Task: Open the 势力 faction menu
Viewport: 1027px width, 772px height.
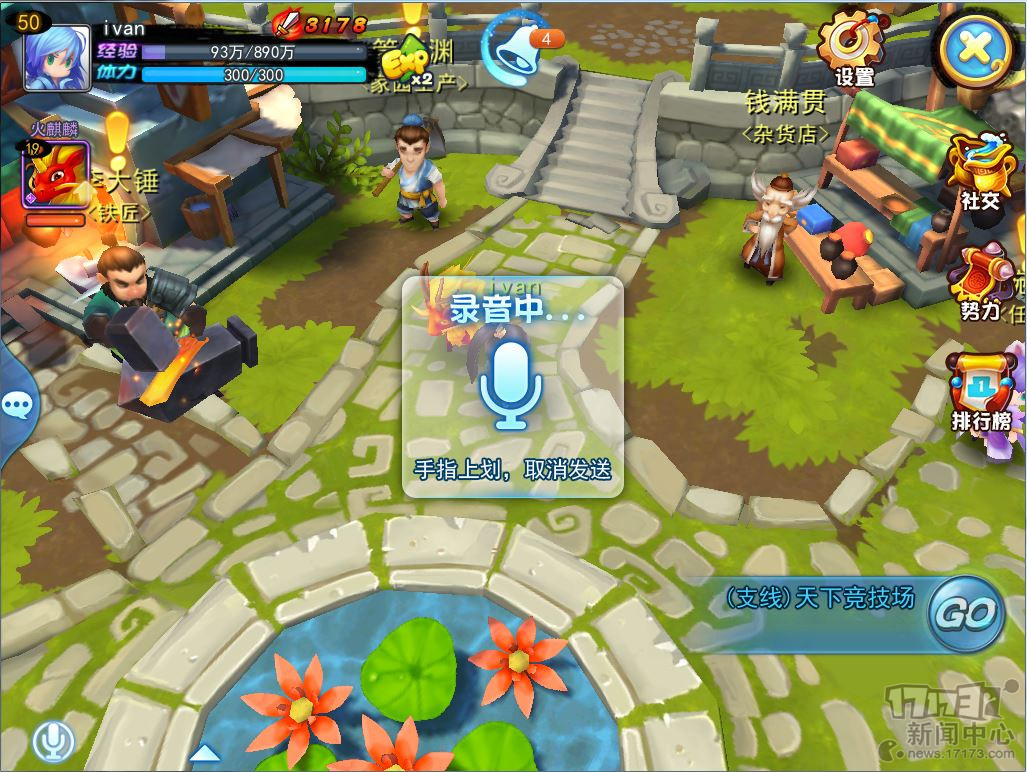Action: point(981,282)
